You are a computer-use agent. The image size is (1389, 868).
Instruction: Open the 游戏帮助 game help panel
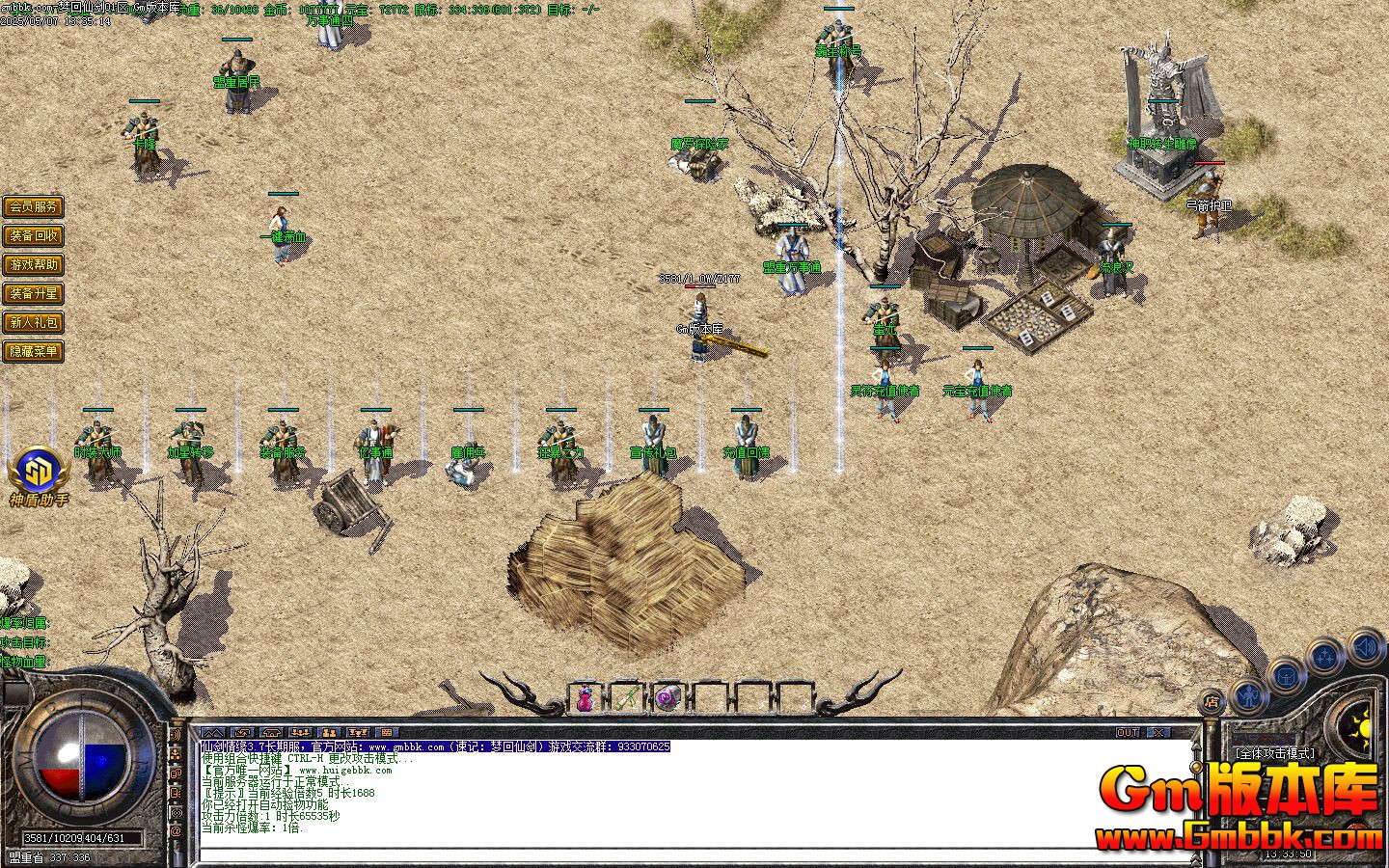click(34, 264)
